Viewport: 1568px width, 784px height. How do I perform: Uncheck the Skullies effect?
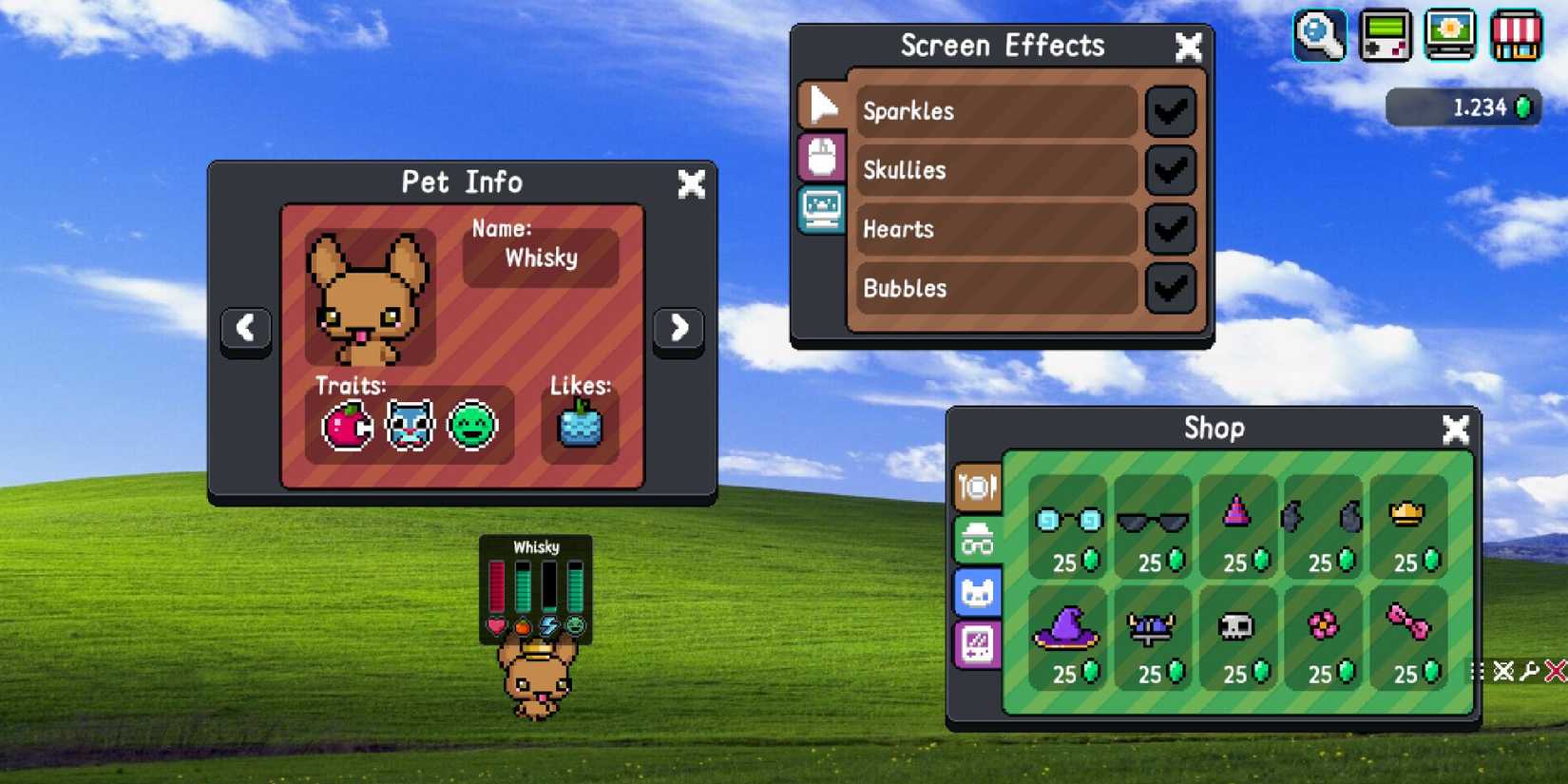tap(1170, 171)
